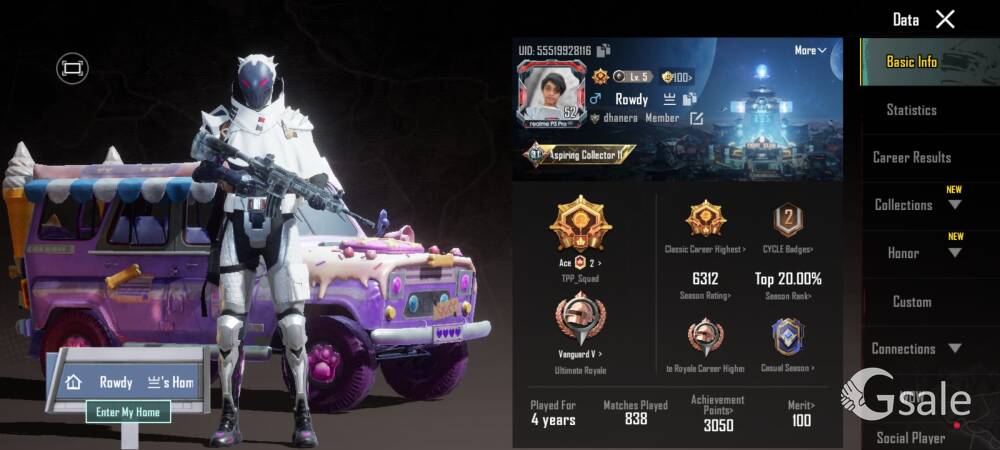Viewport: 1000px width, 450px height.
Task: Toggle fullscreen character view icon
Action: (x=72, y=68)
